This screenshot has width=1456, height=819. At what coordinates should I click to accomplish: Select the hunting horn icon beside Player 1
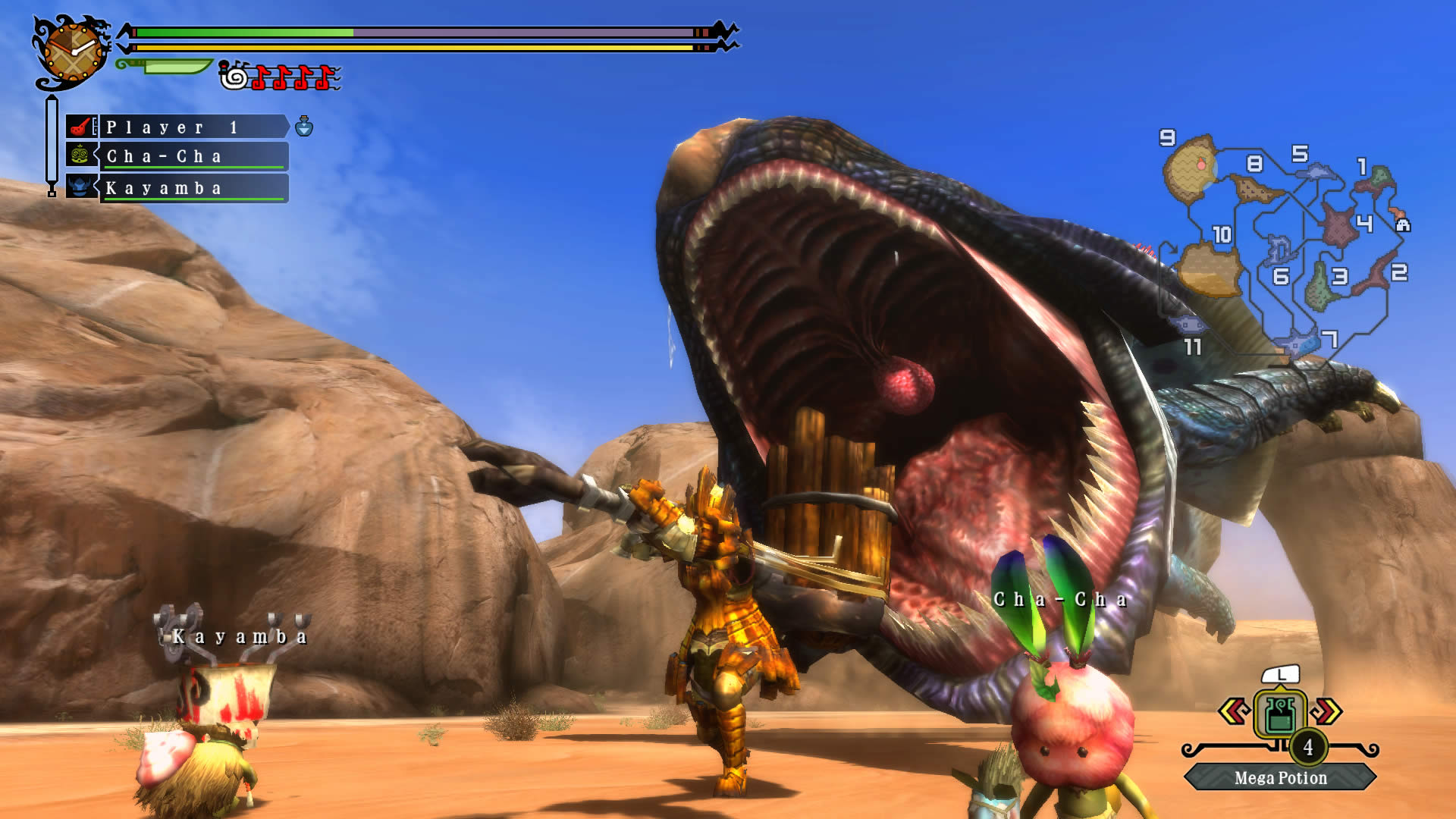pyautogui.click(x=80, y=127)
